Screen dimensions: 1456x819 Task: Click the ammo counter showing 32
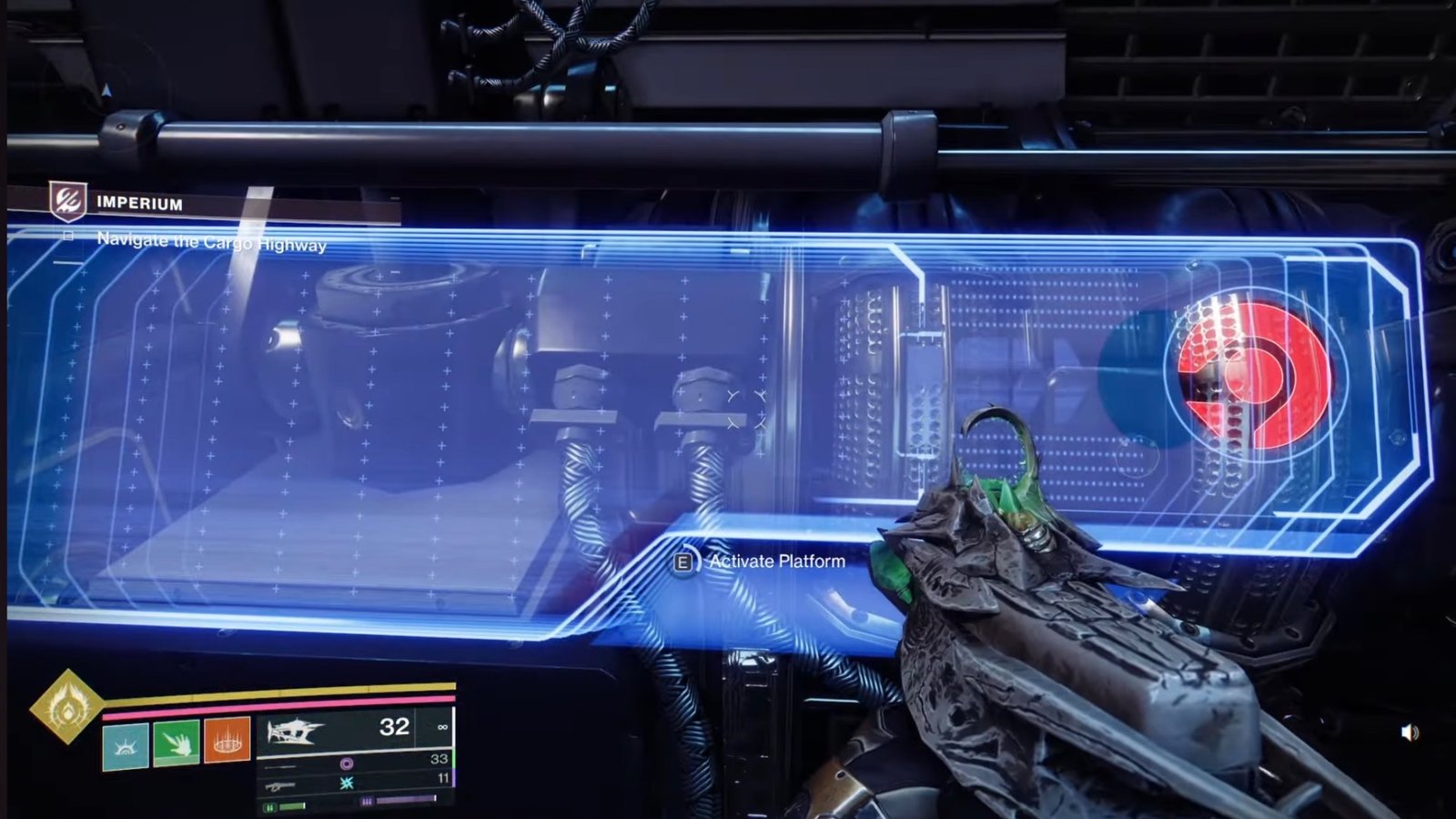pyautogui.click(x=394, y=726)
